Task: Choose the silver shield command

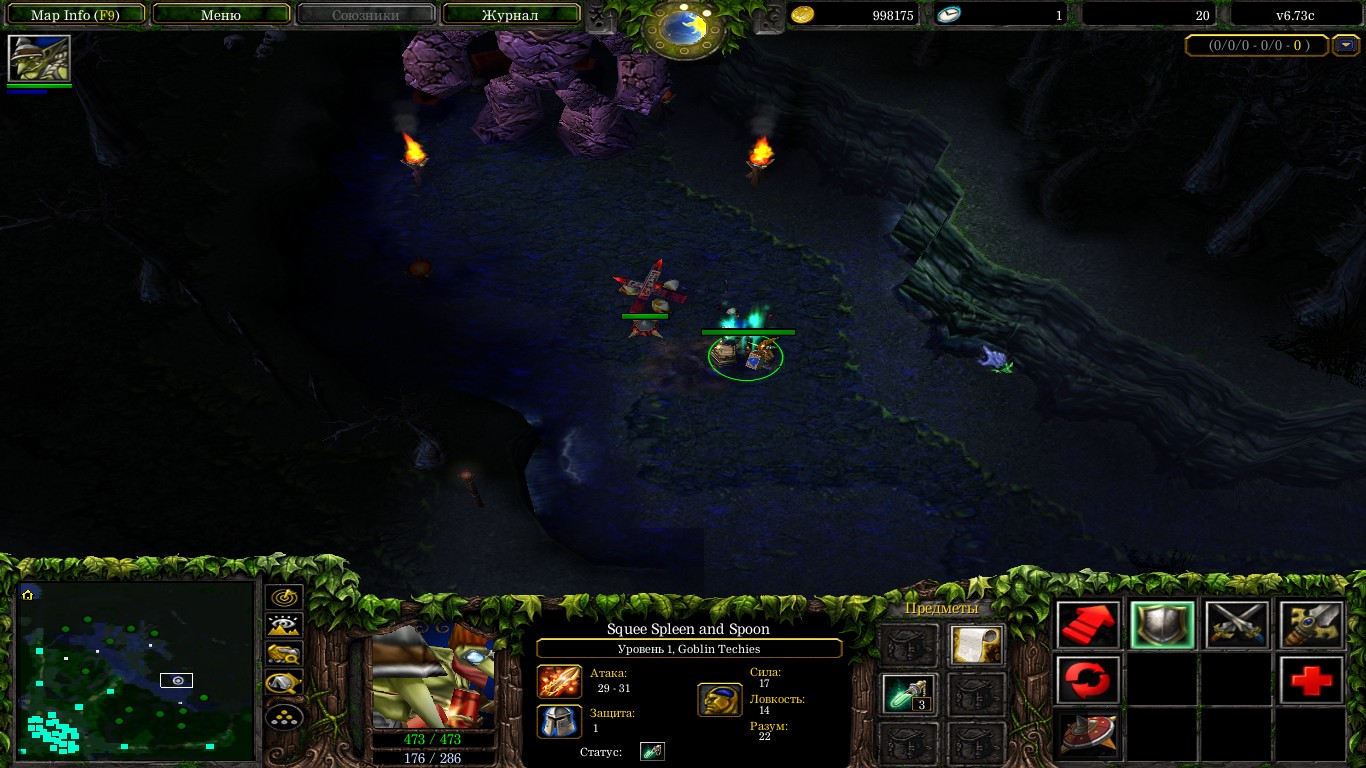Action: (x=1162, y=626)
